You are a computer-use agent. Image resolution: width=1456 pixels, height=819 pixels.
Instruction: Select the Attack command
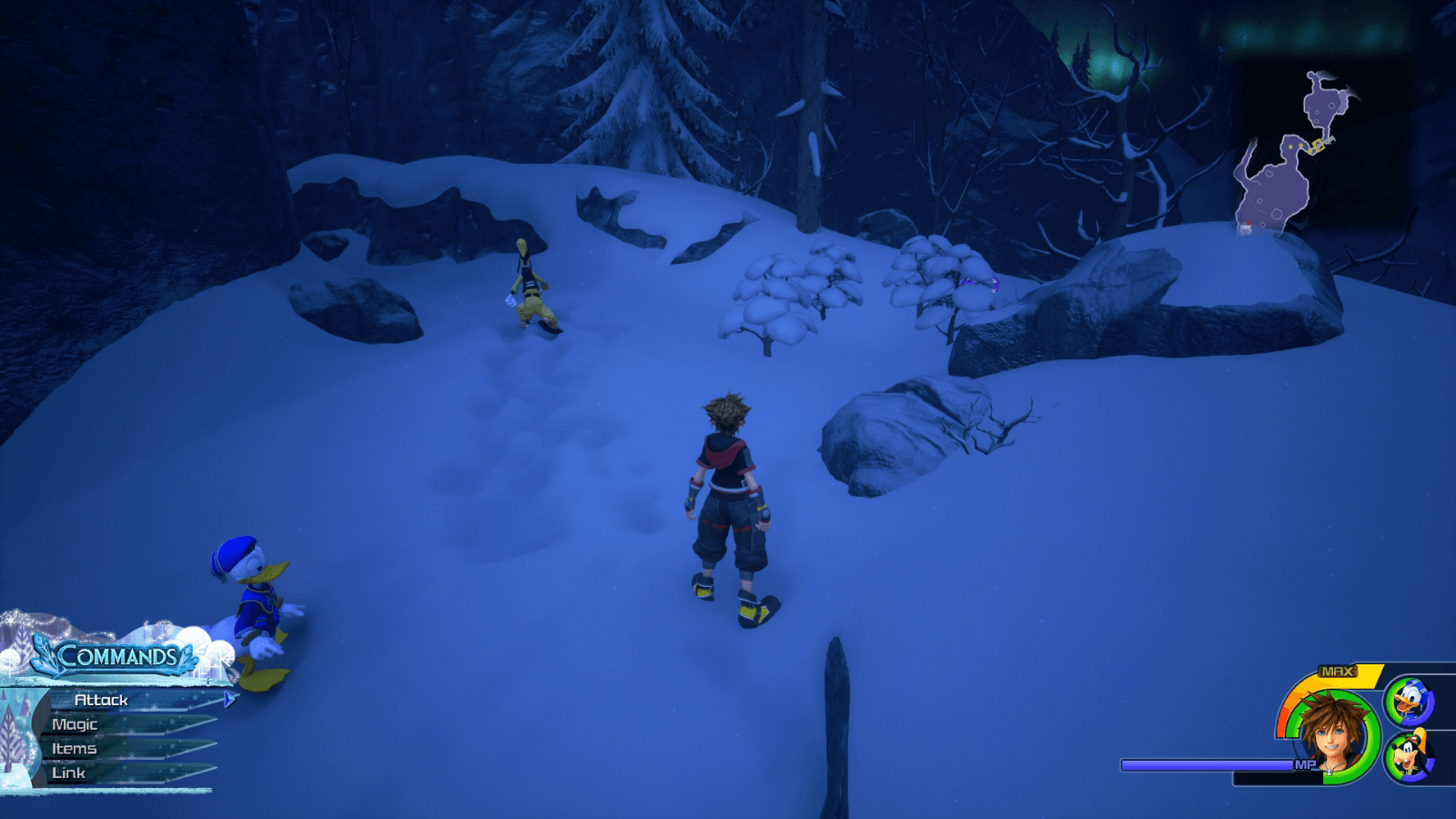pyautogui.click(x=100, y=700)
